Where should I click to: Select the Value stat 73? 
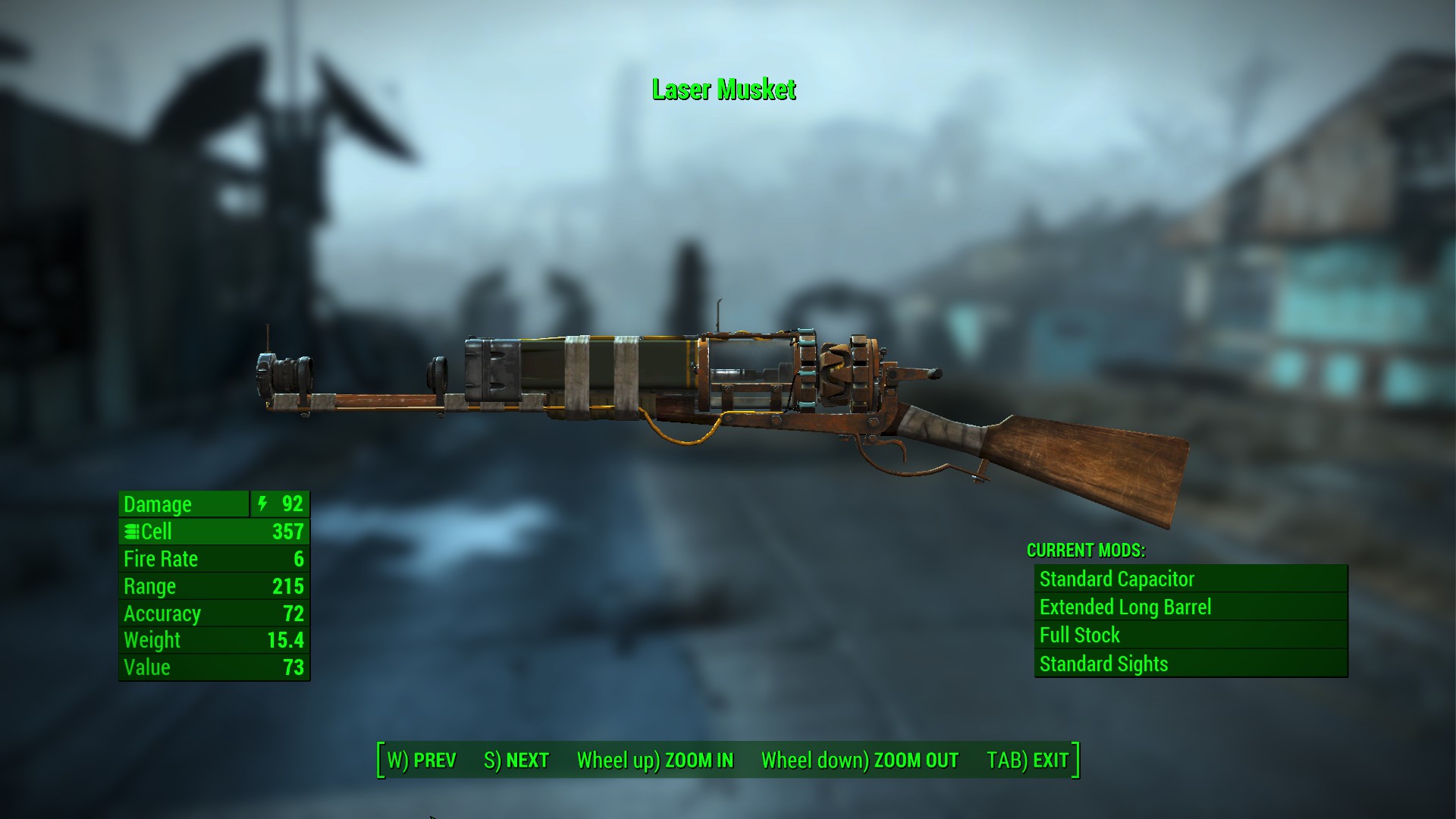coord(295,667)
